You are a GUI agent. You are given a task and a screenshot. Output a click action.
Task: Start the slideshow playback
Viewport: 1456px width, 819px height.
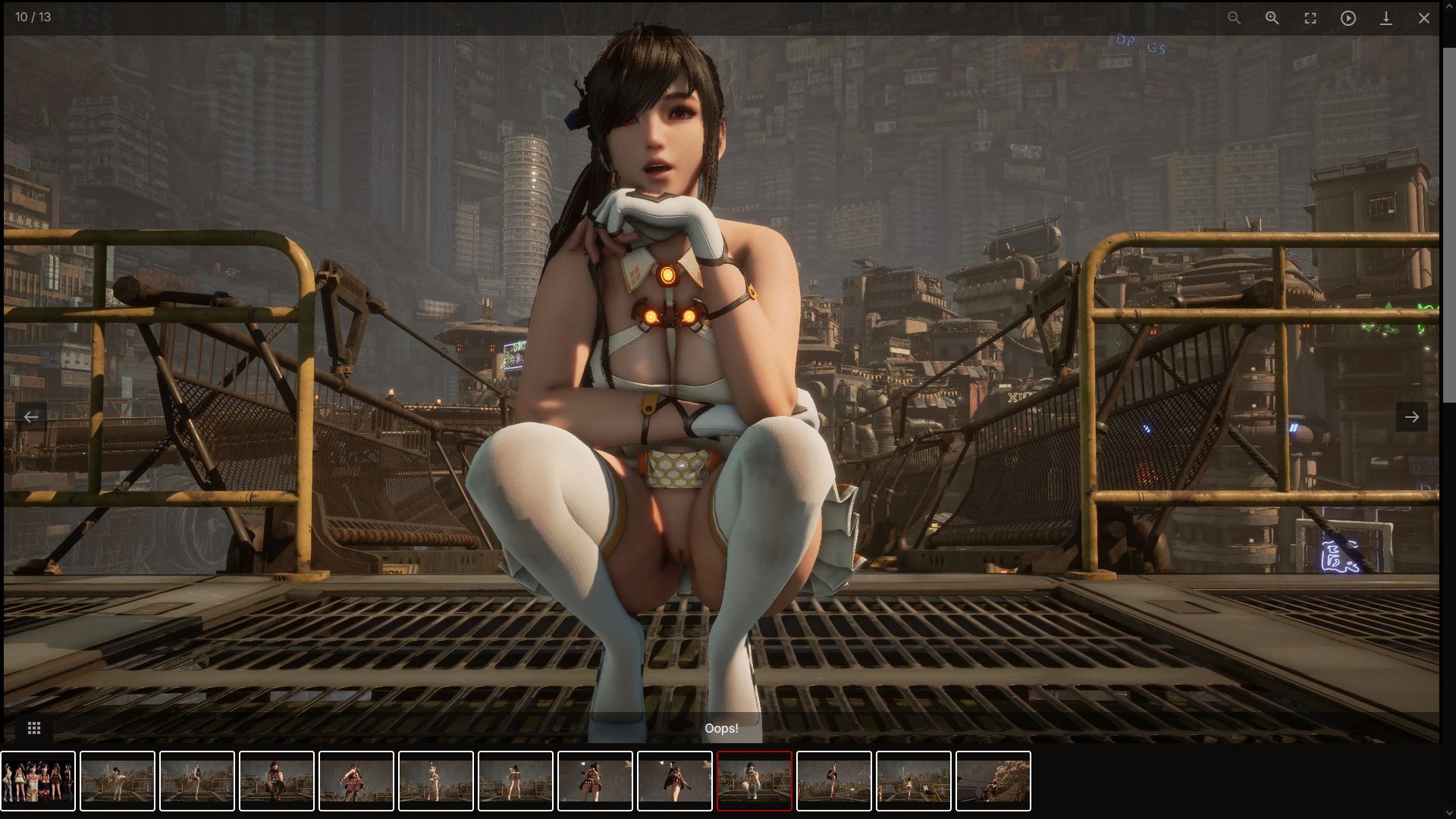[x=1348, y=18]
